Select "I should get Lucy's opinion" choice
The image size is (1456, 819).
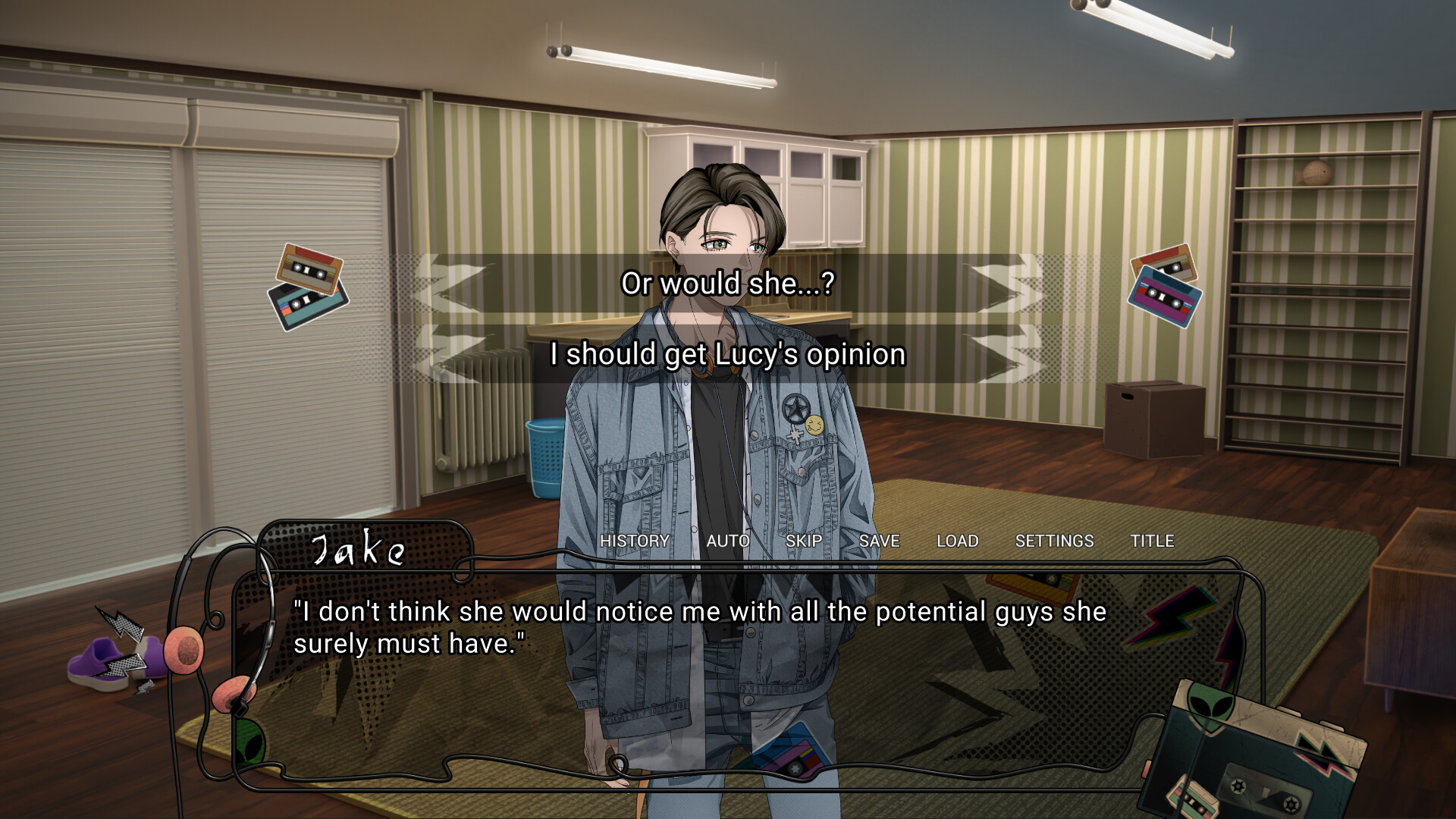pos(728,354)
